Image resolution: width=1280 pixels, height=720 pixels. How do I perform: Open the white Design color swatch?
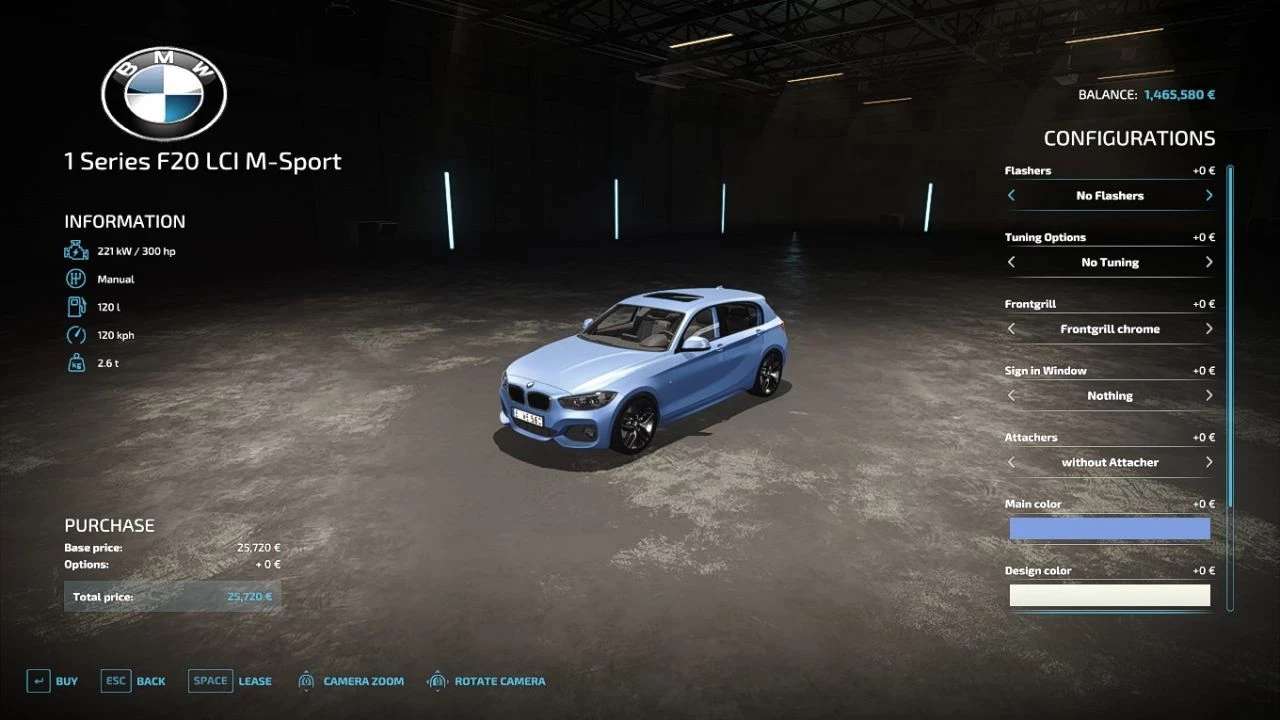coord(1109,595)
